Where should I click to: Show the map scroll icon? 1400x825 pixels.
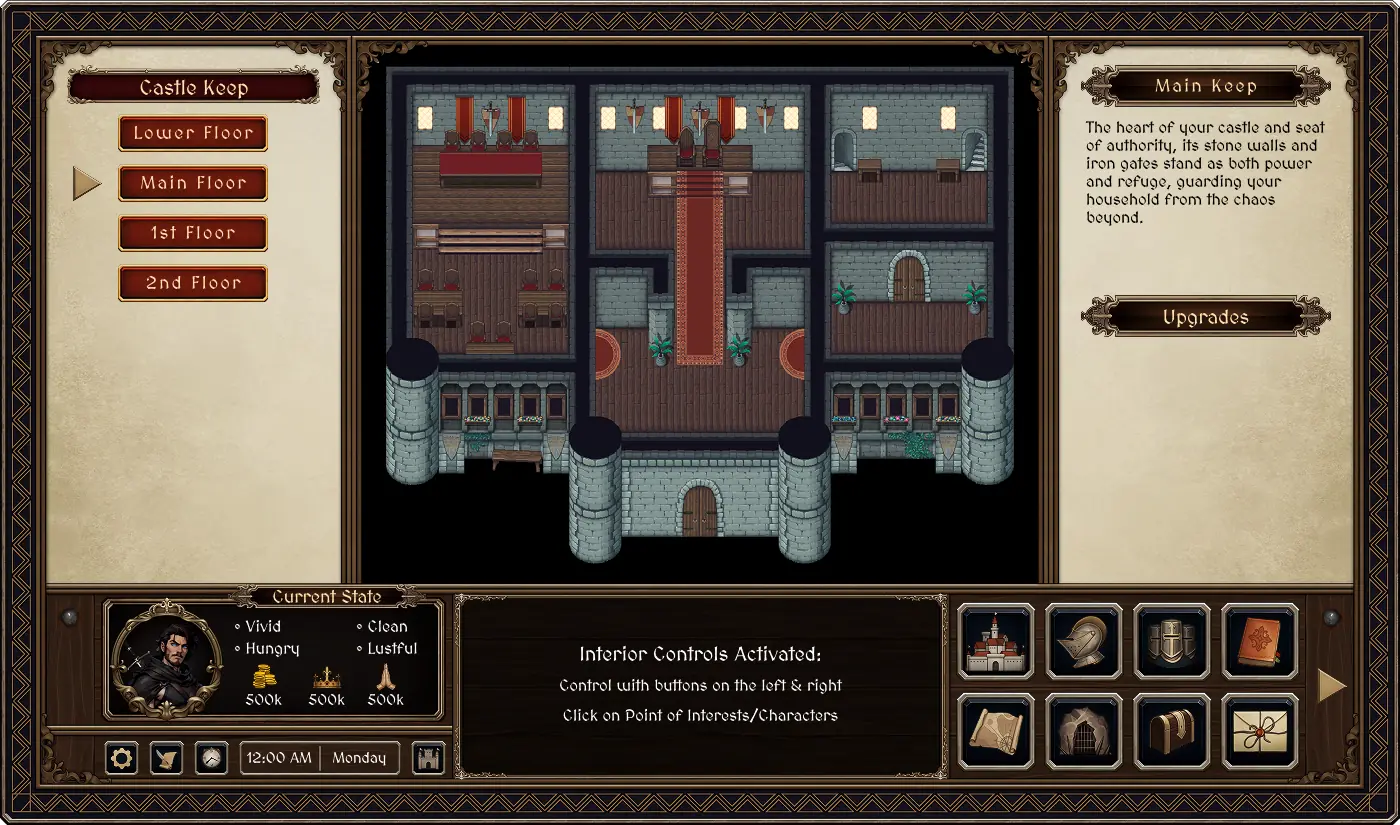[996, 731]
